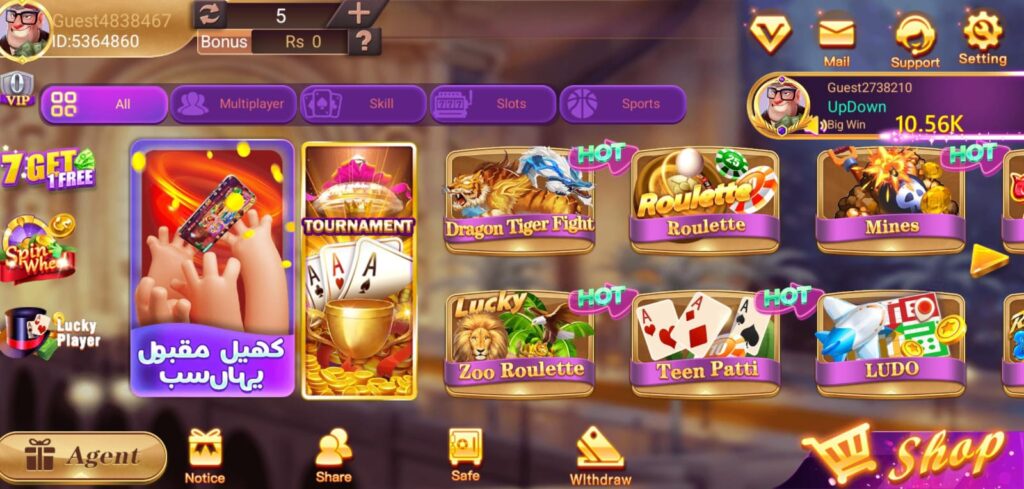
Task: View the Notice gift icon
Action: click(204, 455)
